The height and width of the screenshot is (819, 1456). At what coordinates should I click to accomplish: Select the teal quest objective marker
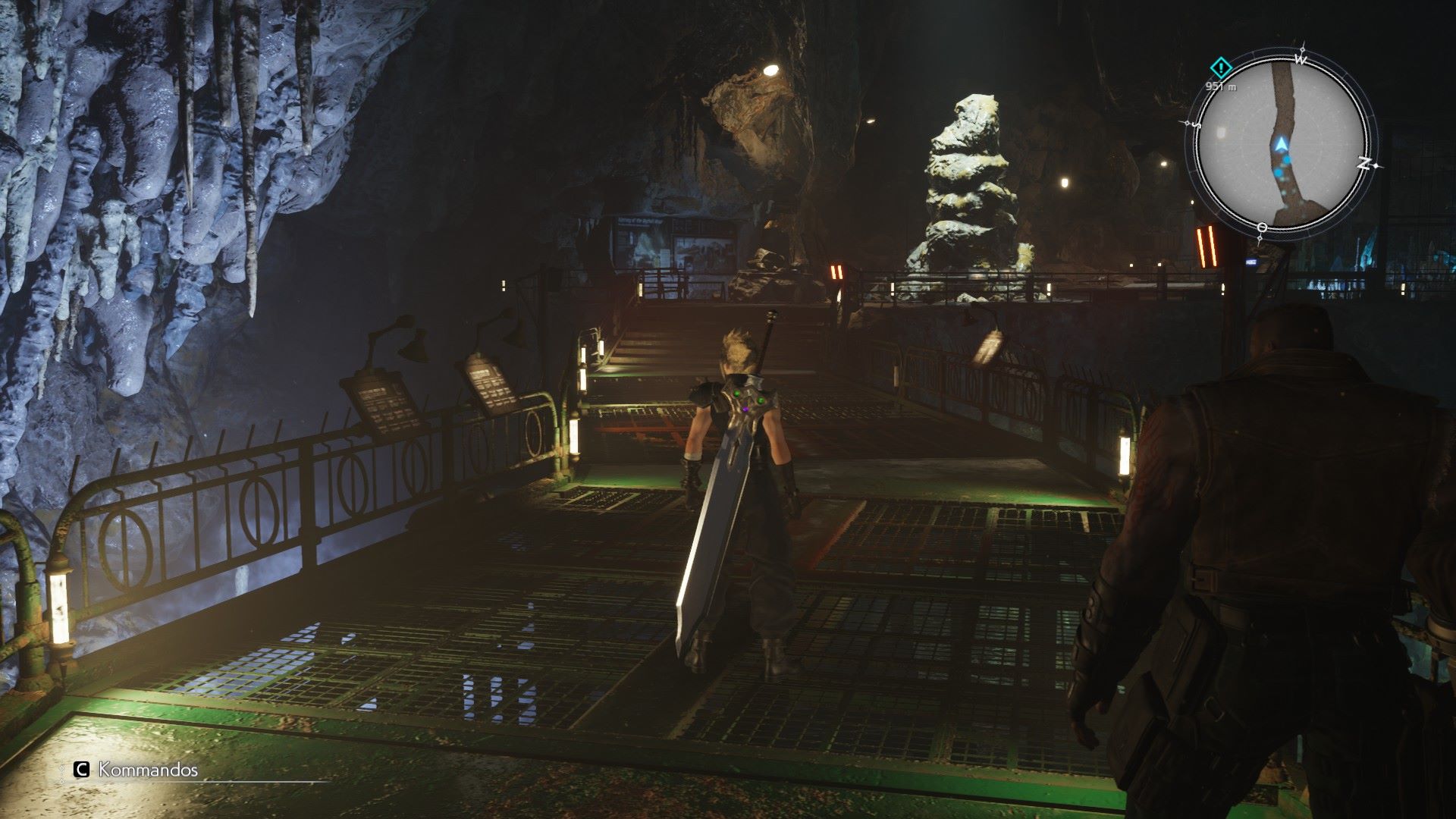[1220, 67]
